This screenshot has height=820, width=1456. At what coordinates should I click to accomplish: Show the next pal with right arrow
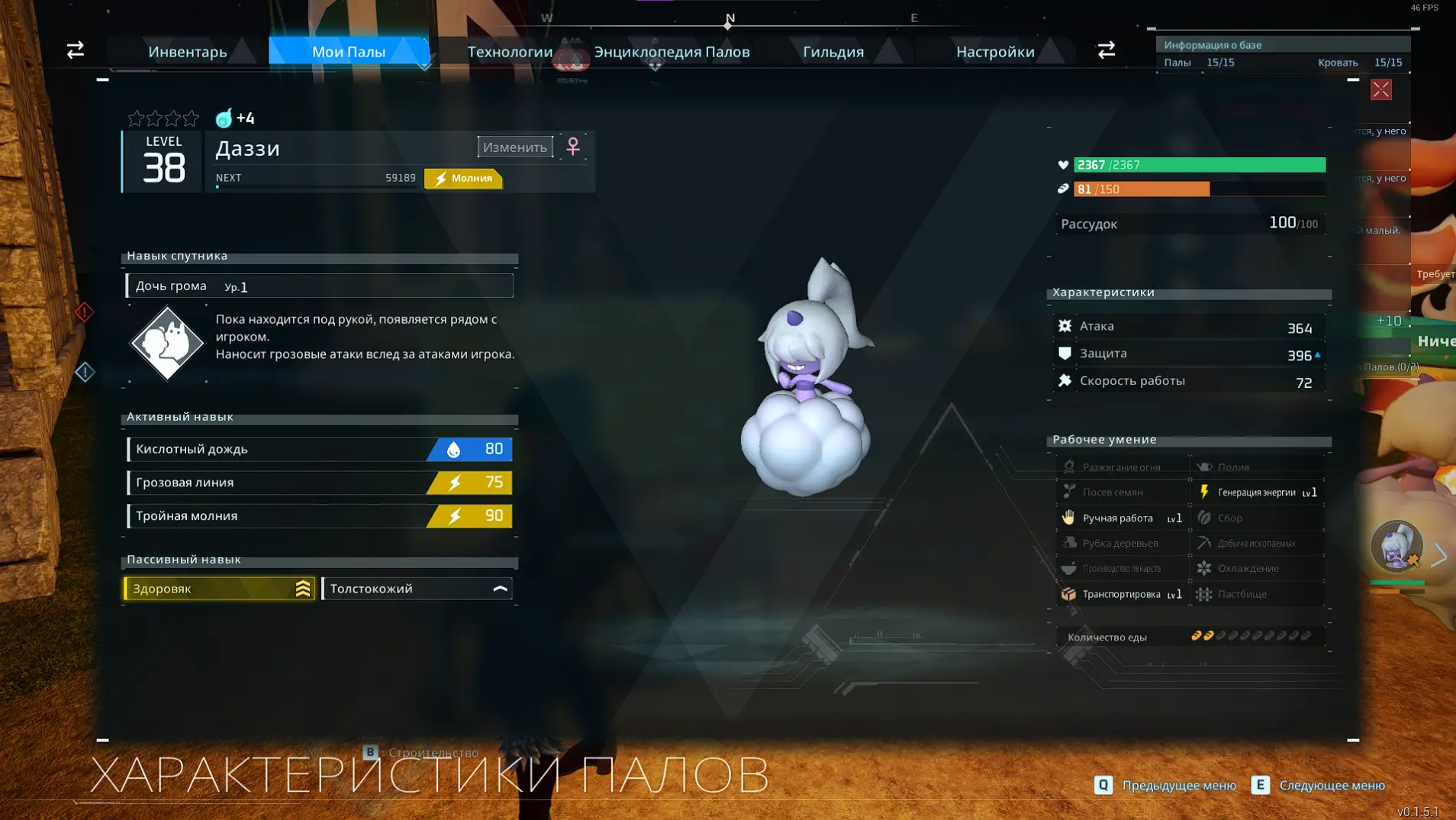[1439, 555]
